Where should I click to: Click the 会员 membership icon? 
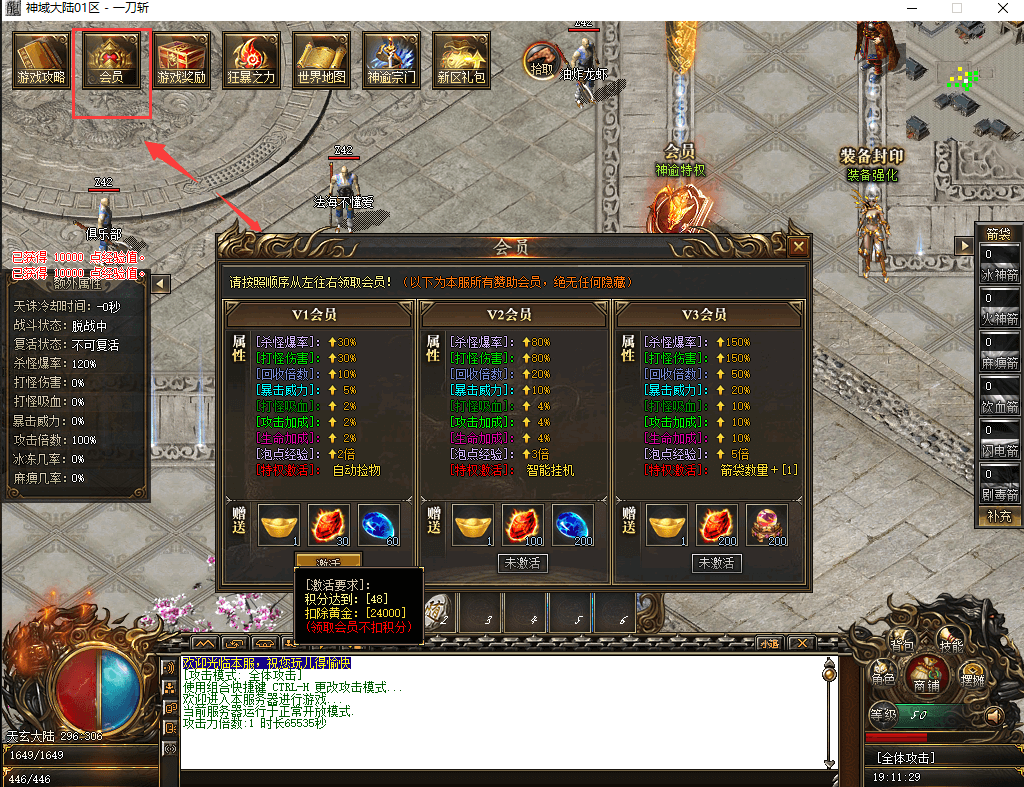point(111,60)
